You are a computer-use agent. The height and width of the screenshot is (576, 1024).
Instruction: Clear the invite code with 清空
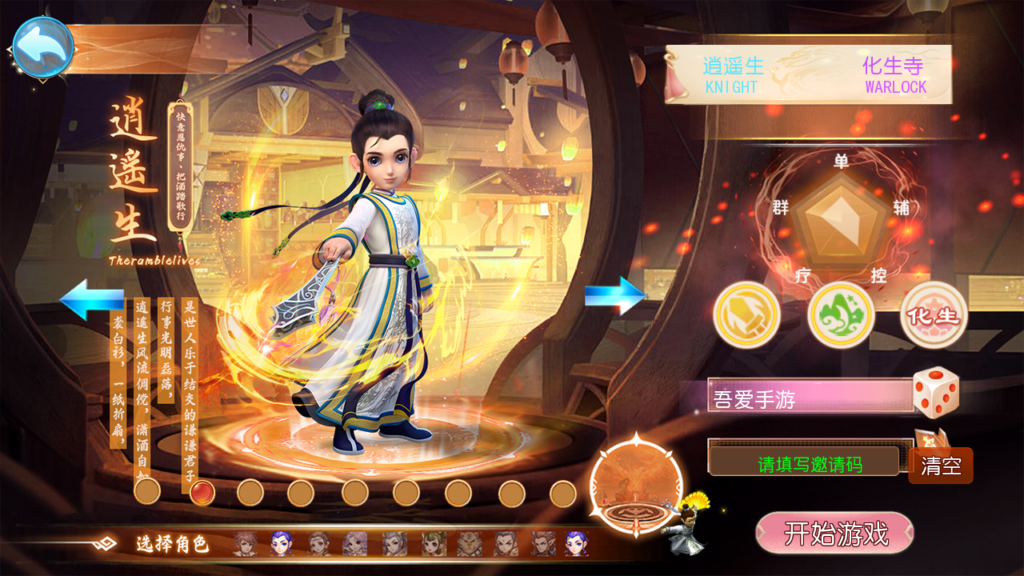[x=940, y=467]
